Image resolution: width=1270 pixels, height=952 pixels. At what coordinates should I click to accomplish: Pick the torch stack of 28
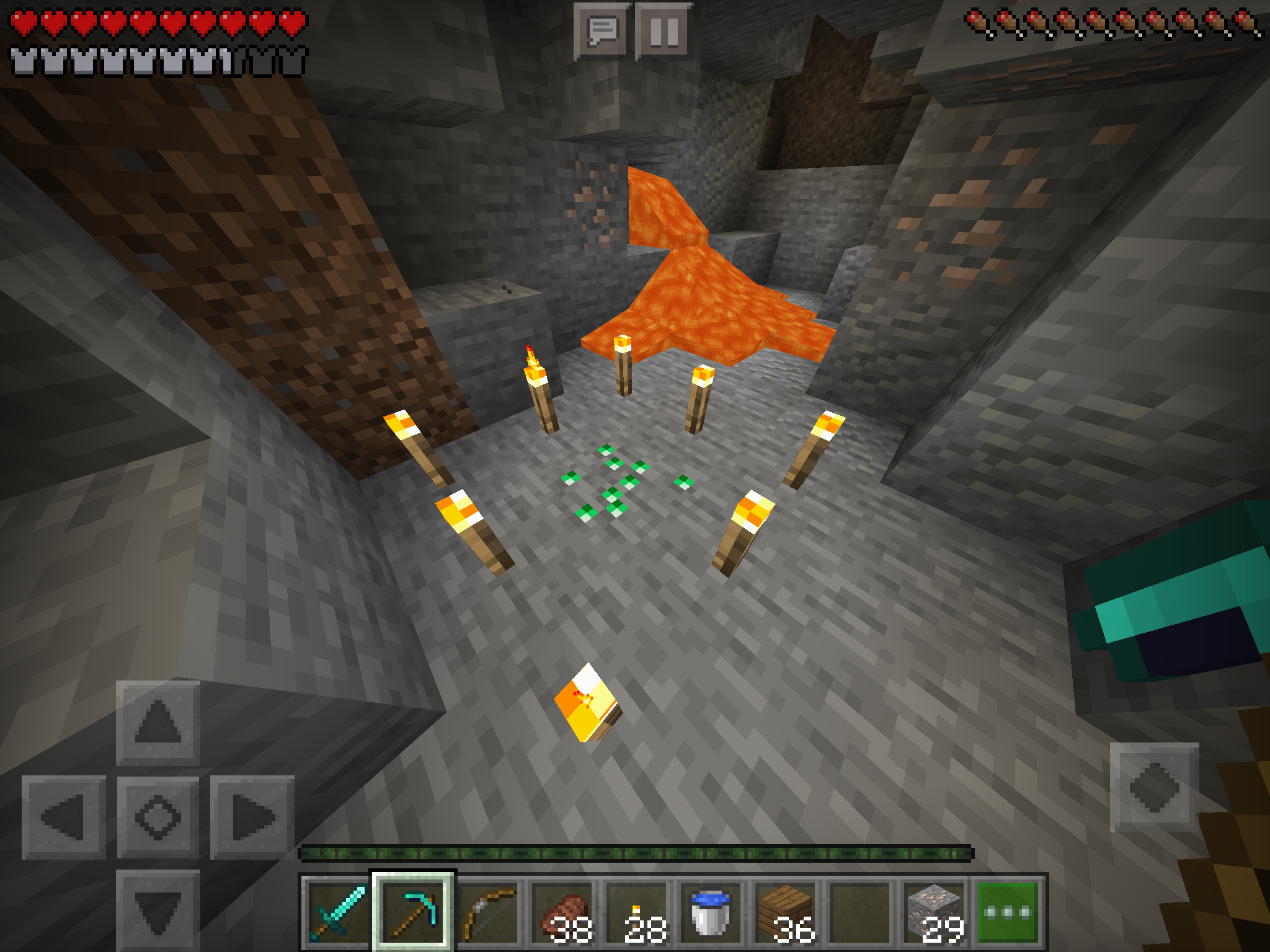[637, 911]
